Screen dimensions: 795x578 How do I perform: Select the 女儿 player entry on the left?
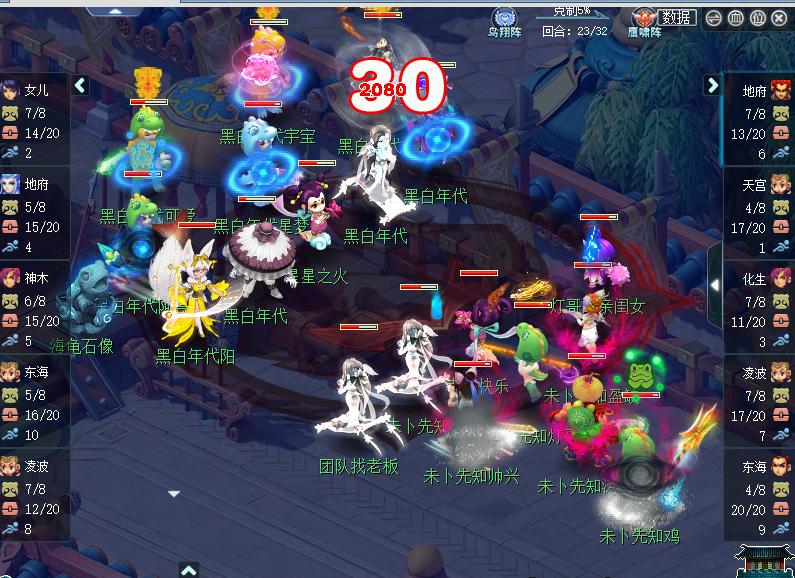[34, 90]
